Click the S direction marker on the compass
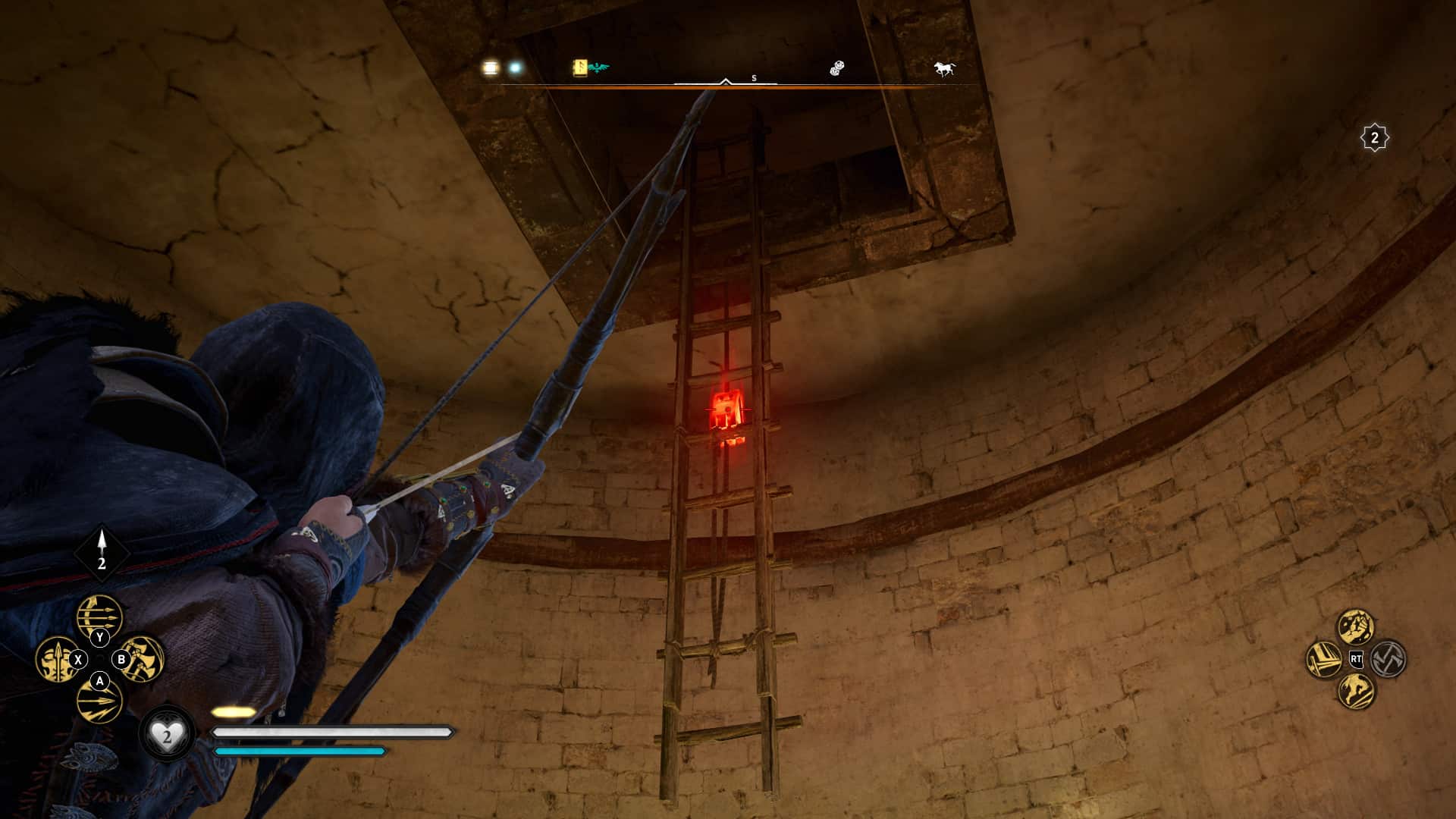The width and height of the screenshot is (1456, 819). (x=753, y=77)
